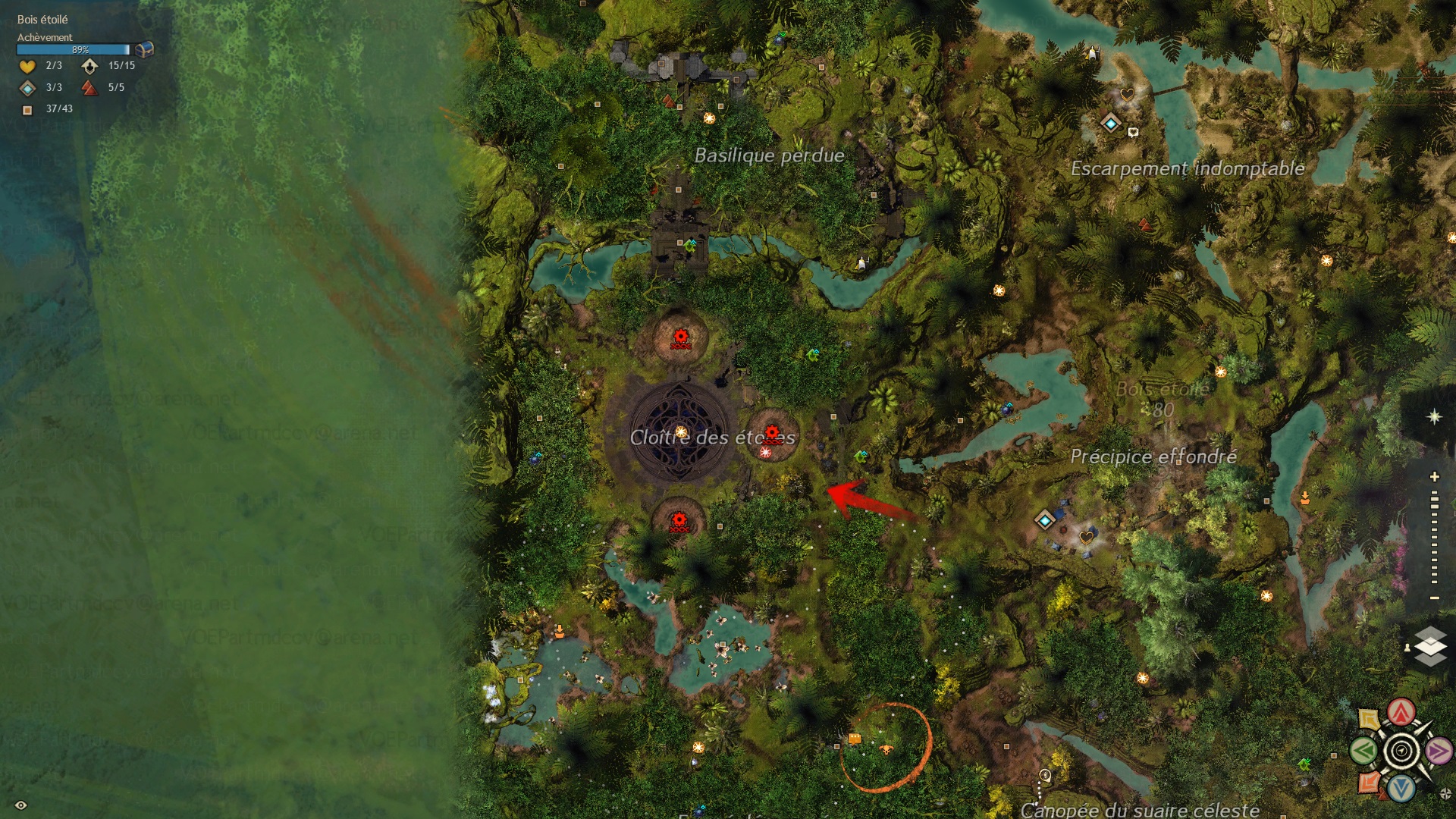Click the zoom-in plus button
This screenshot has height=819, width=1456.
[1434, 477]
